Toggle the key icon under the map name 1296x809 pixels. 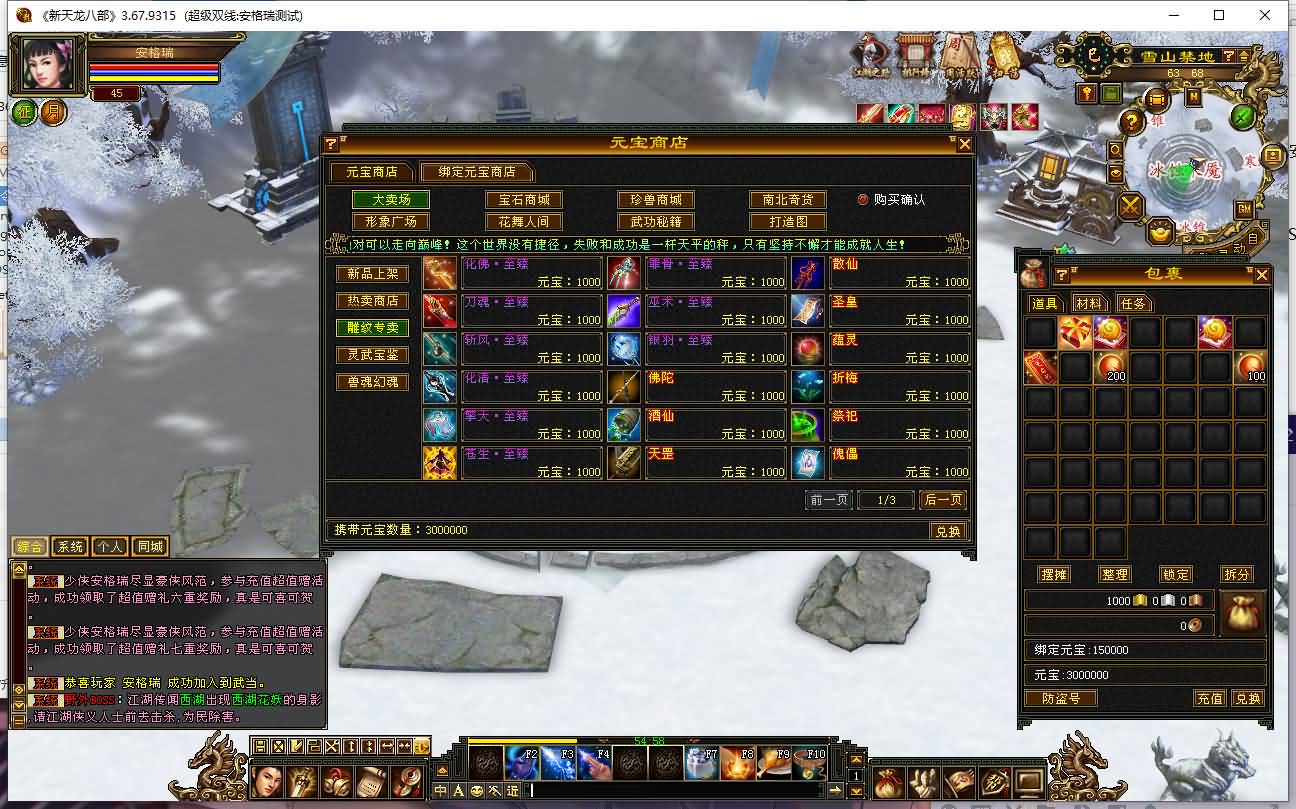[1087, 93]
